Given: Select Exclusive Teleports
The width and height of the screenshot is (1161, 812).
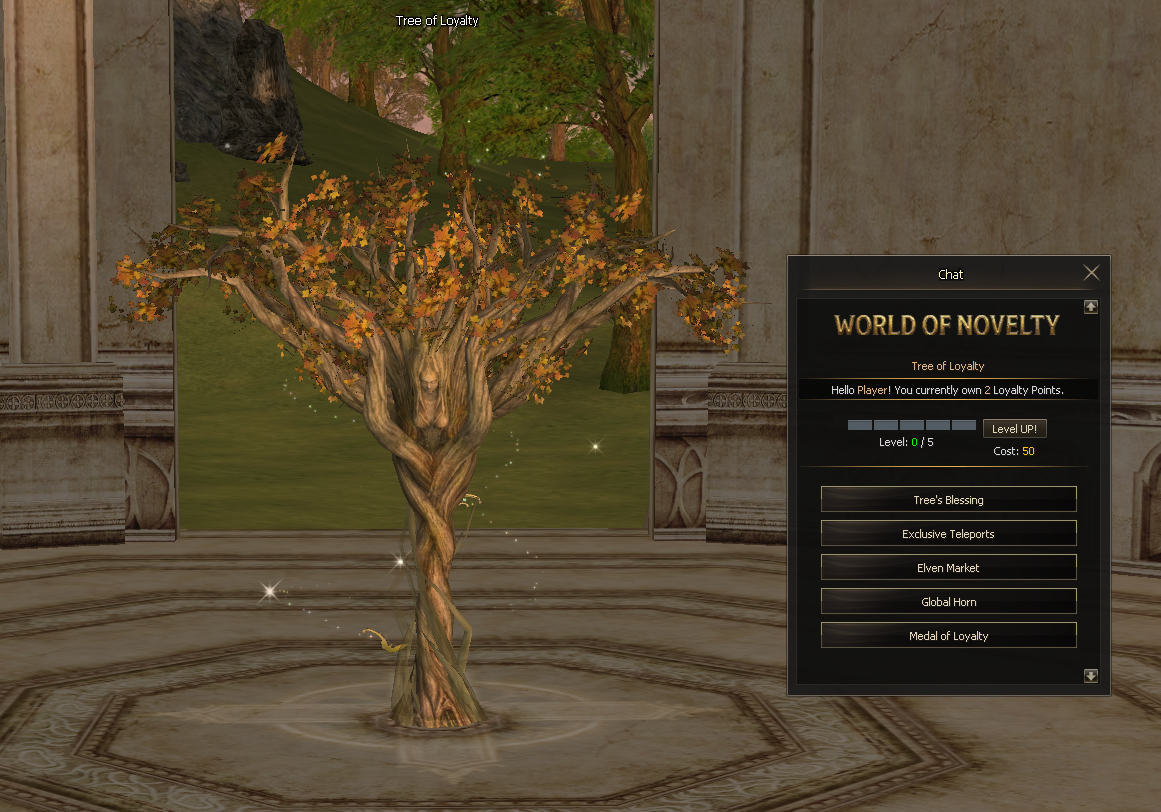Looking at the screenshot, I should click(x=948, y=534).
